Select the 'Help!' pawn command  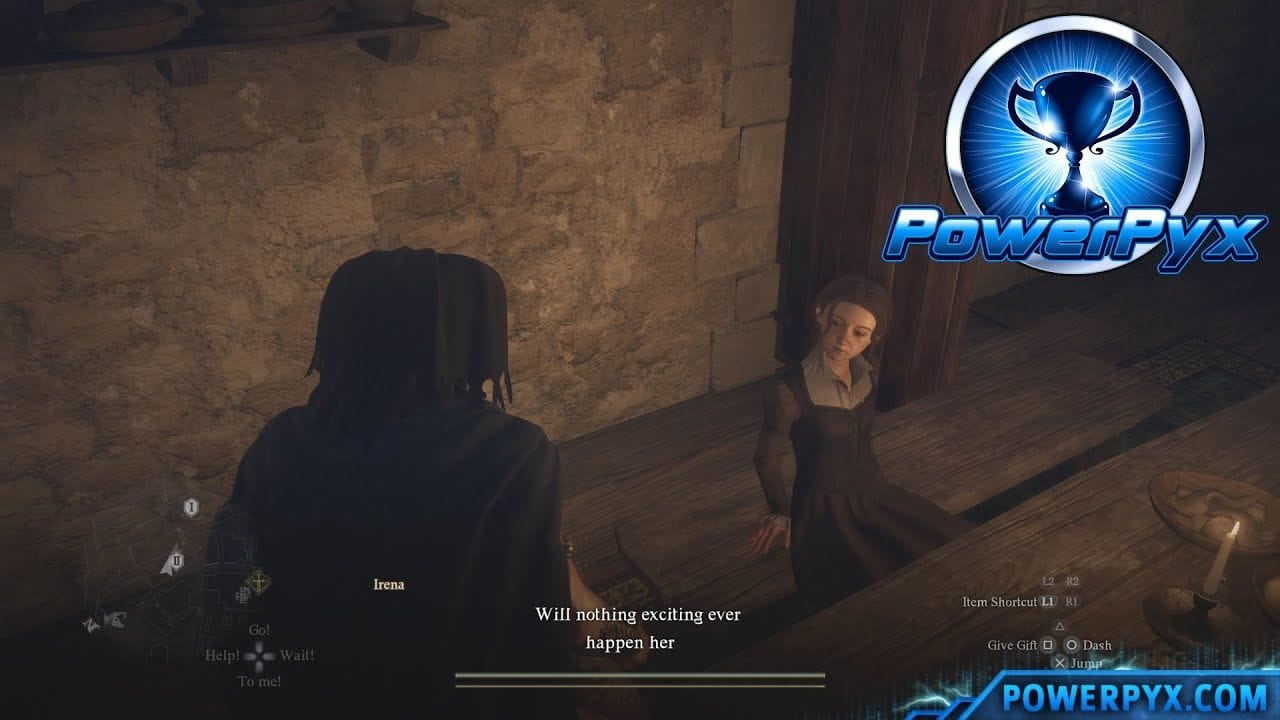[x=222, y=656]
